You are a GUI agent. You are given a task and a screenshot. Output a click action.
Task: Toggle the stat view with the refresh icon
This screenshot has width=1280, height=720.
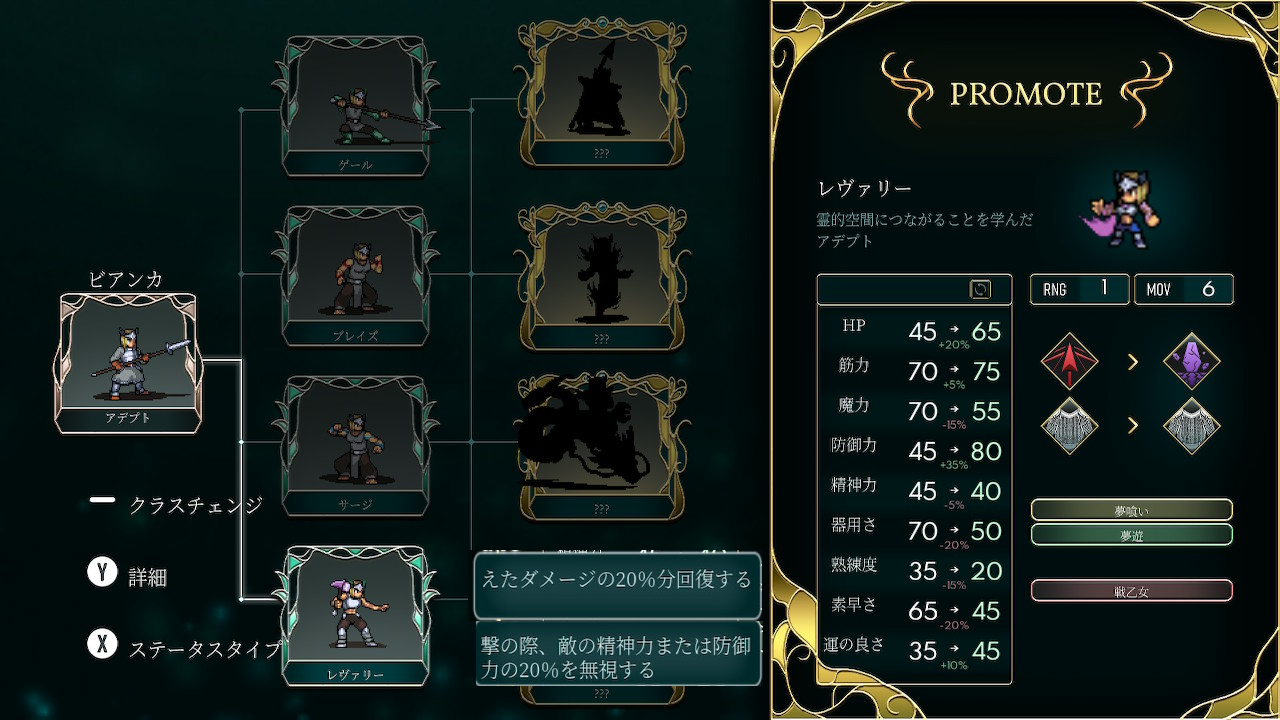click(980, 289)
